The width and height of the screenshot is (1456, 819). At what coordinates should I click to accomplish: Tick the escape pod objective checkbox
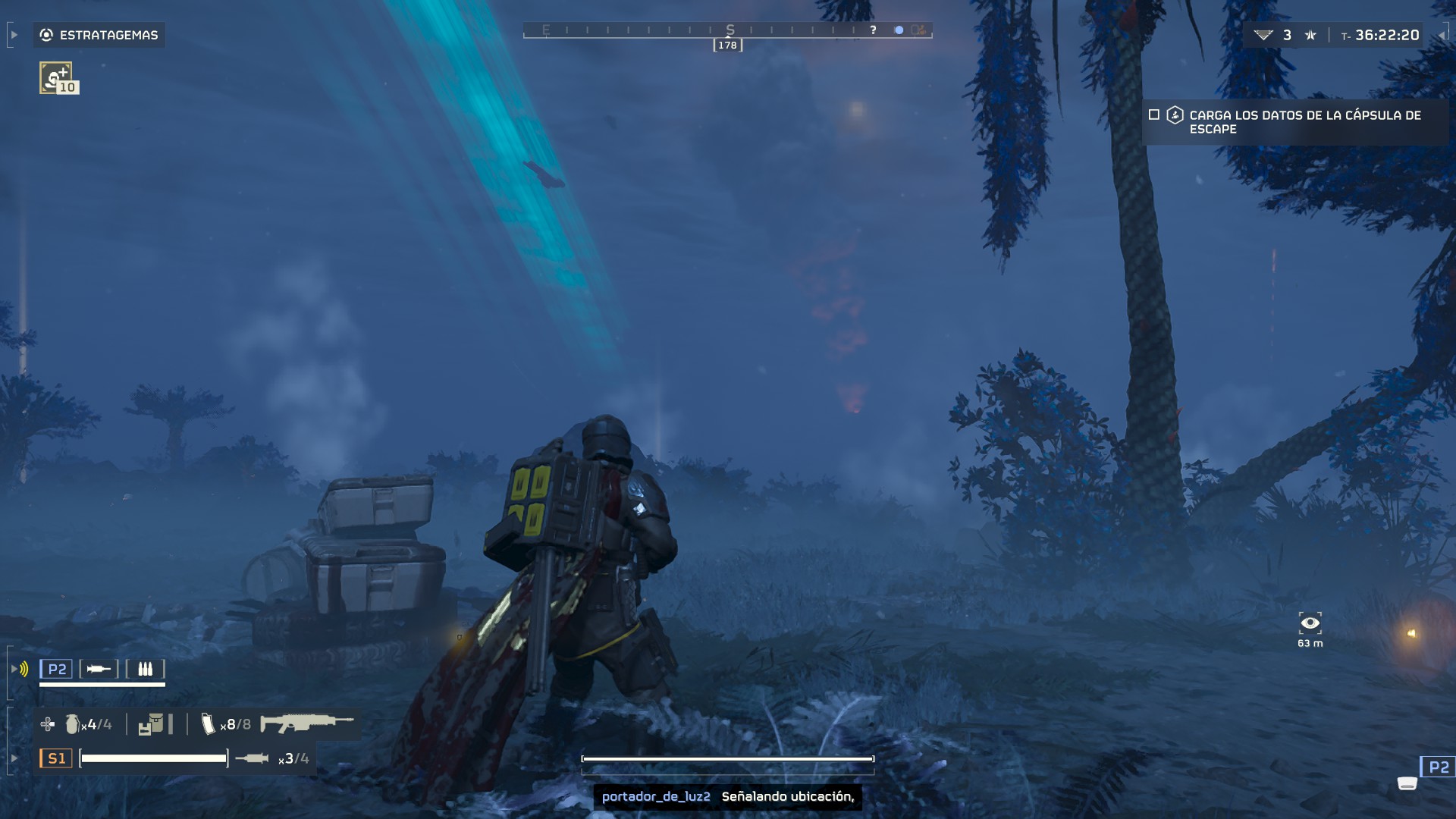1154,115
